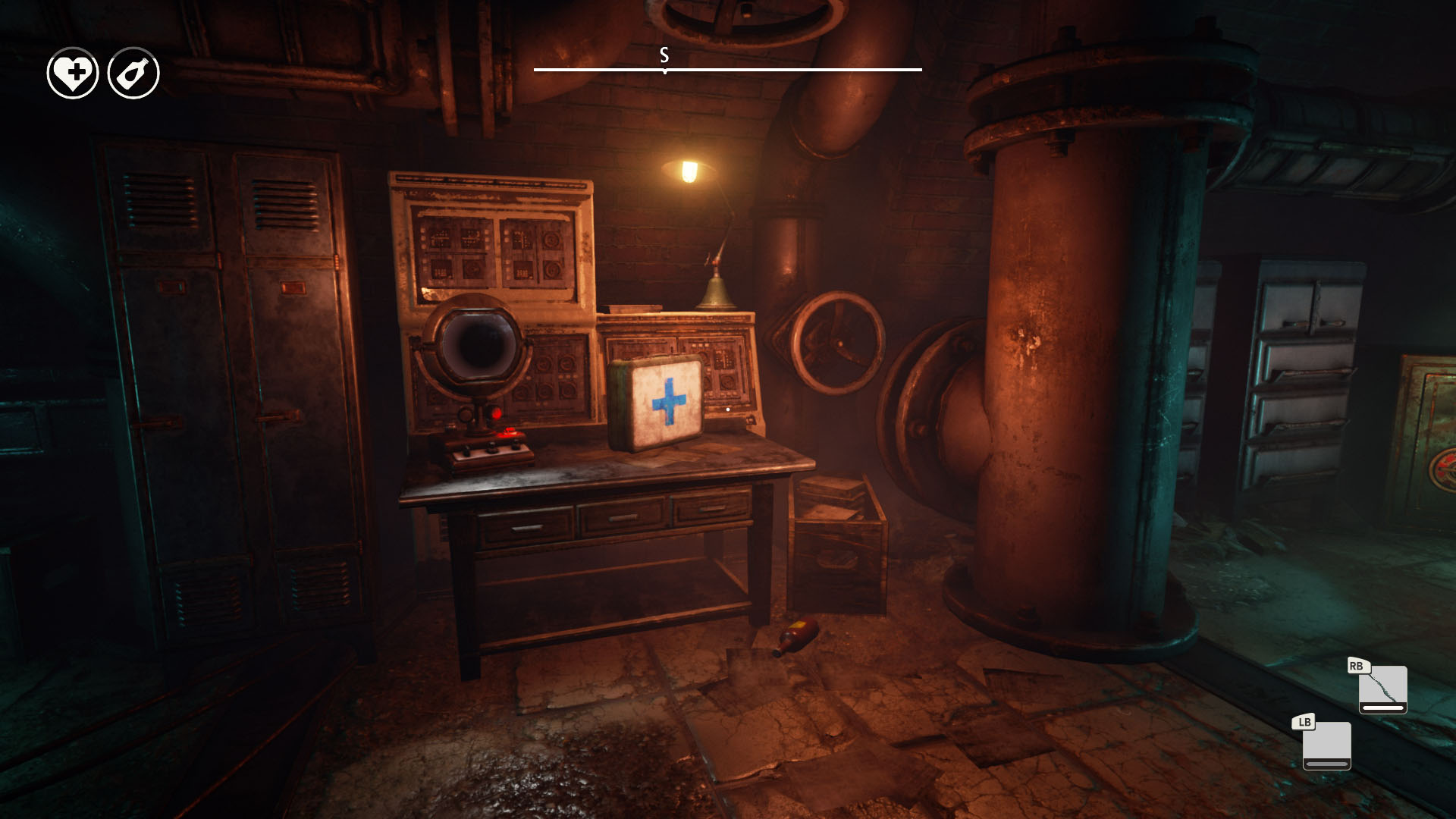1456x819 pixels.
Task: Select the LB quick item slot
Action: coord(1326,745)
